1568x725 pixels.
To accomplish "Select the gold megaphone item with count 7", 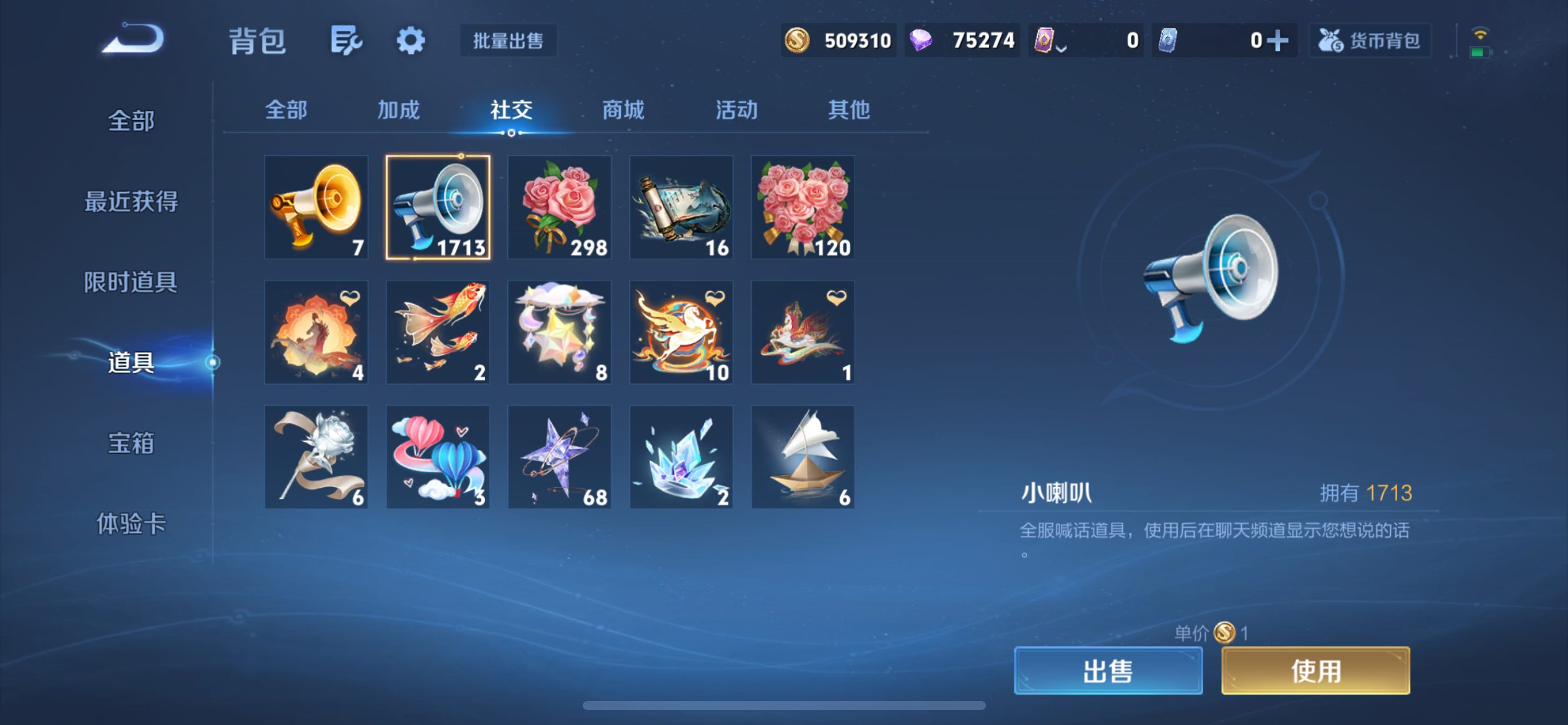I will [316, 208].
